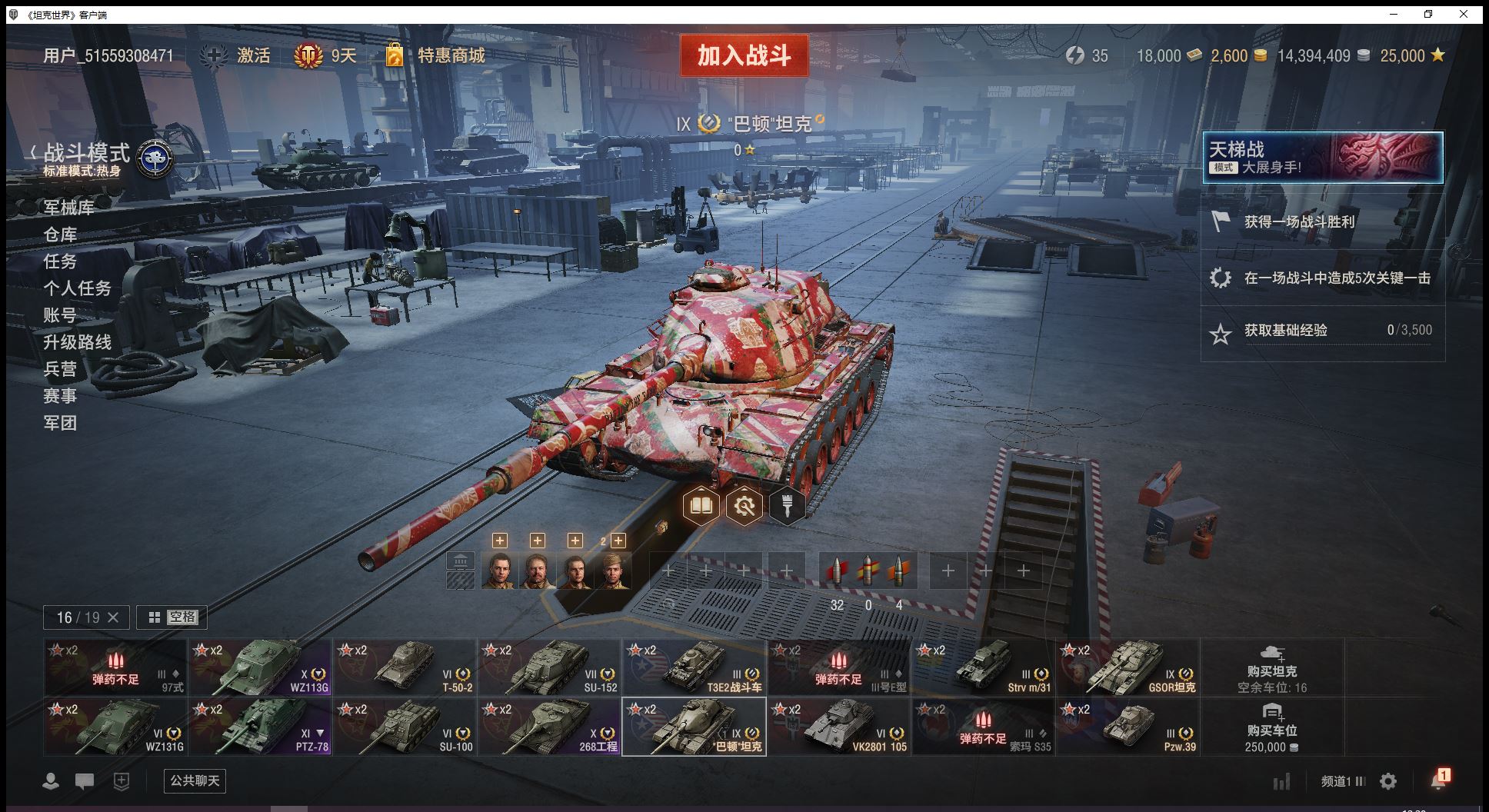Open the 特惠商城 shop
Viewport: 1489px width, 812px height.
click(451, 55)
